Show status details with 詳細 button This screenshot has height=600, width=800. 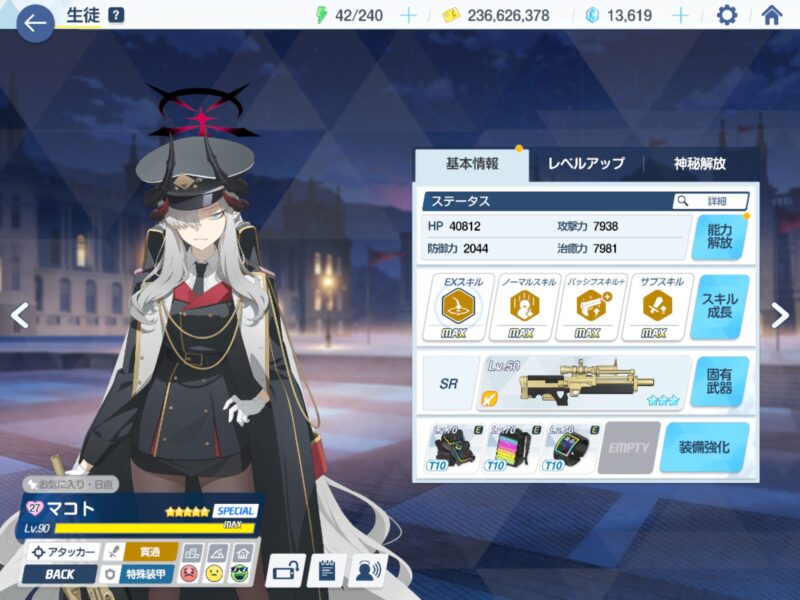[x=711, y=201]
